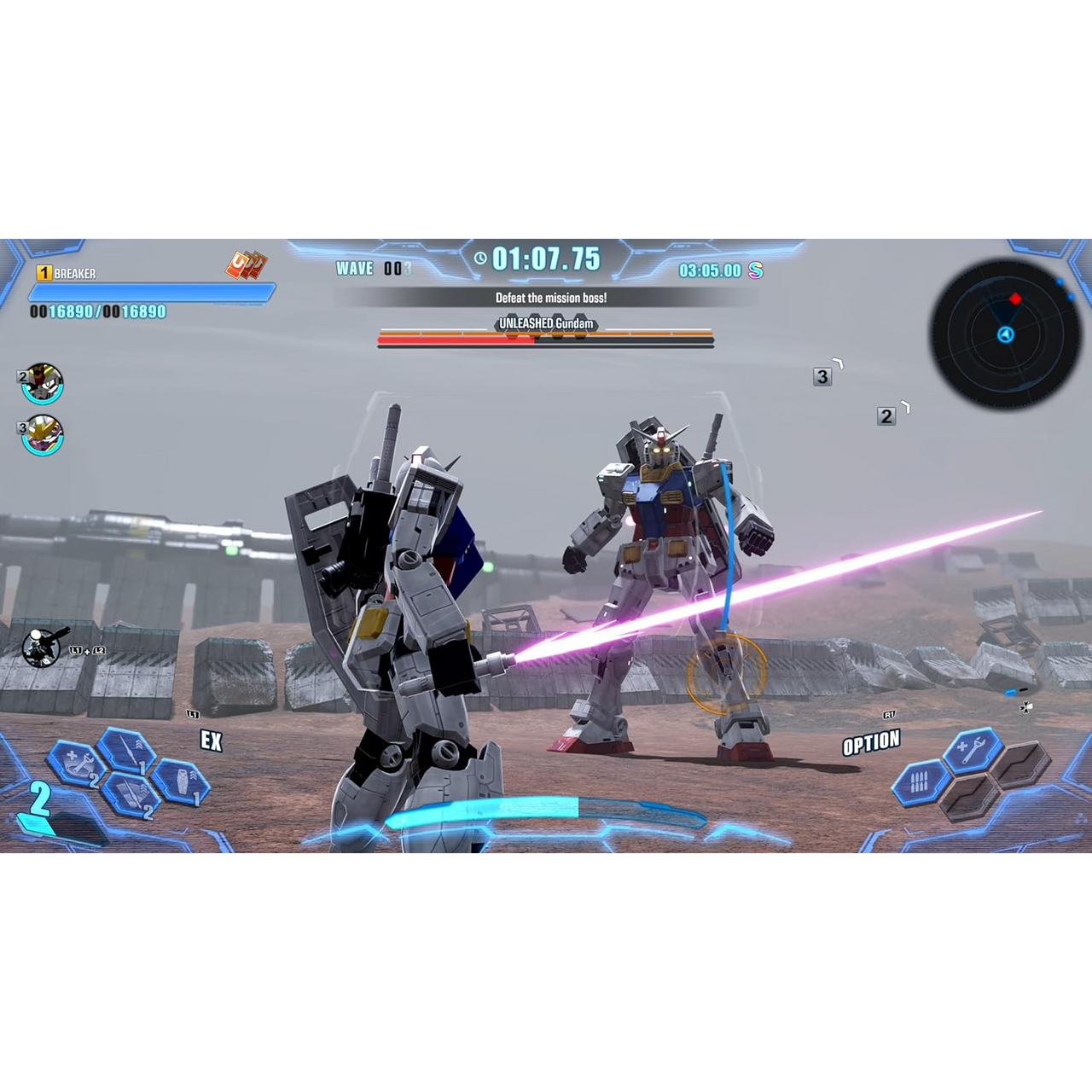Click the '2' item counter bottom-left

pos(38,799)
